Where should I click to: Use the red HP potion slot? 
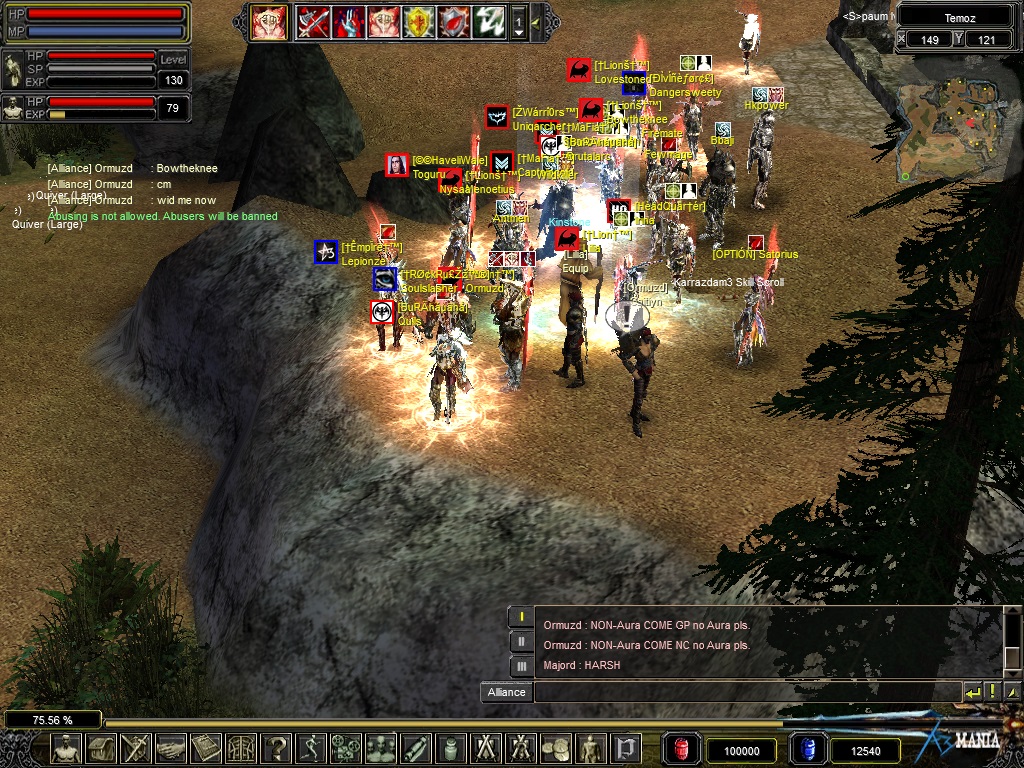coord(681,749)
